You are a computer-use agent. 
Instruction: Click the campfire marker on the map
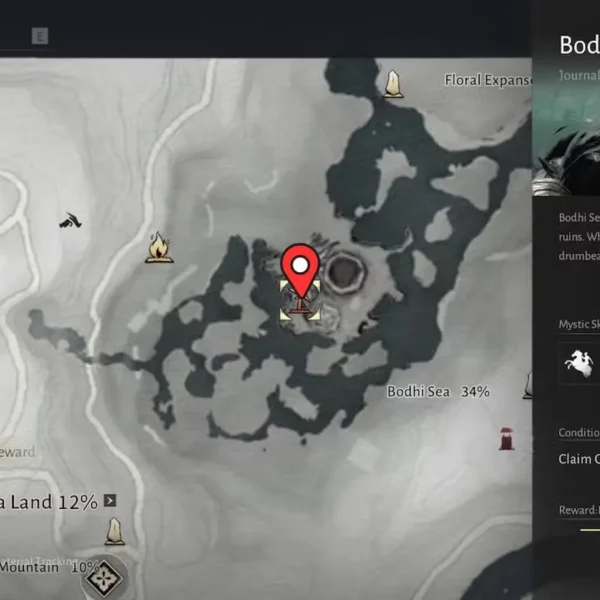pos(158,247)
